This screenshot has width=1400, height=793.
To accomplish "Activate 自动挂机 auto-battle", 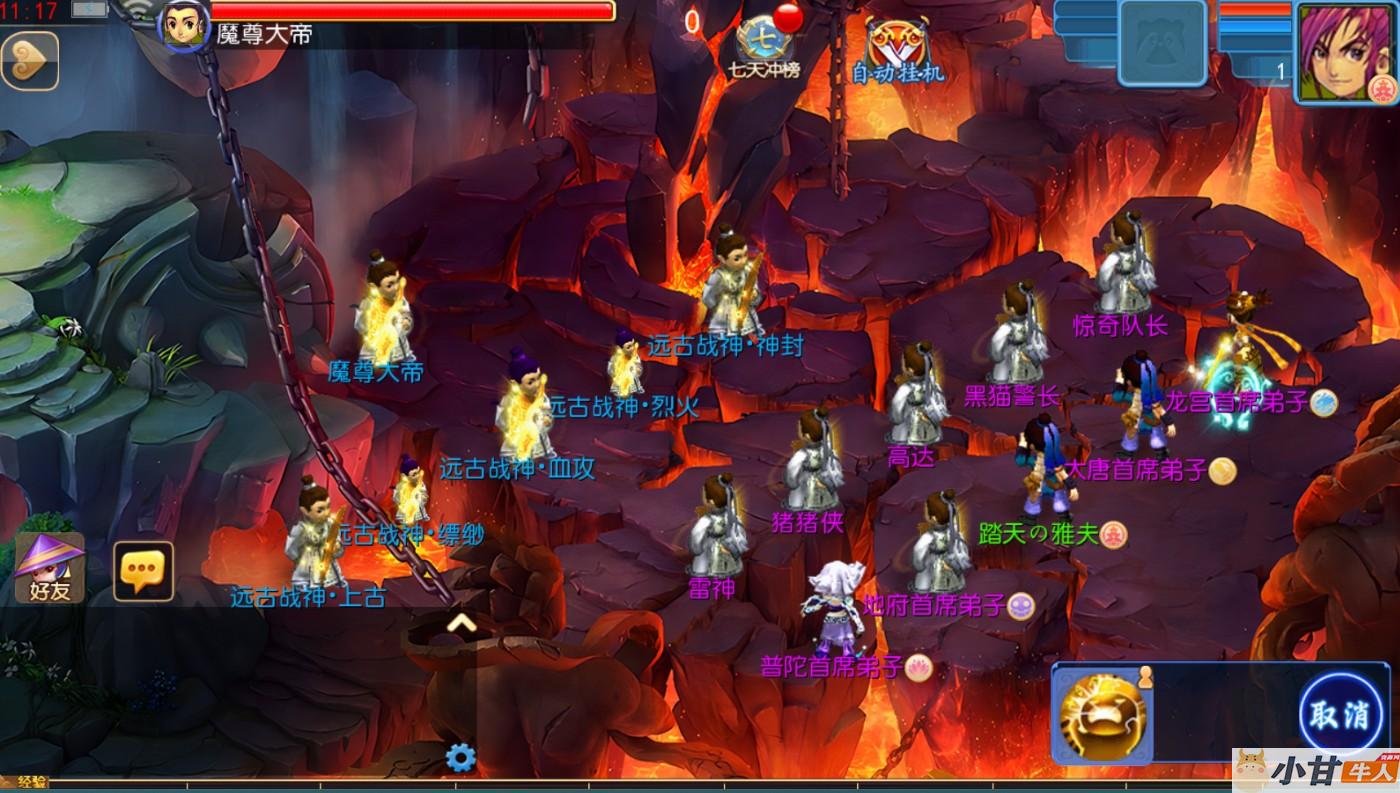I will click(x=897, y=48).
